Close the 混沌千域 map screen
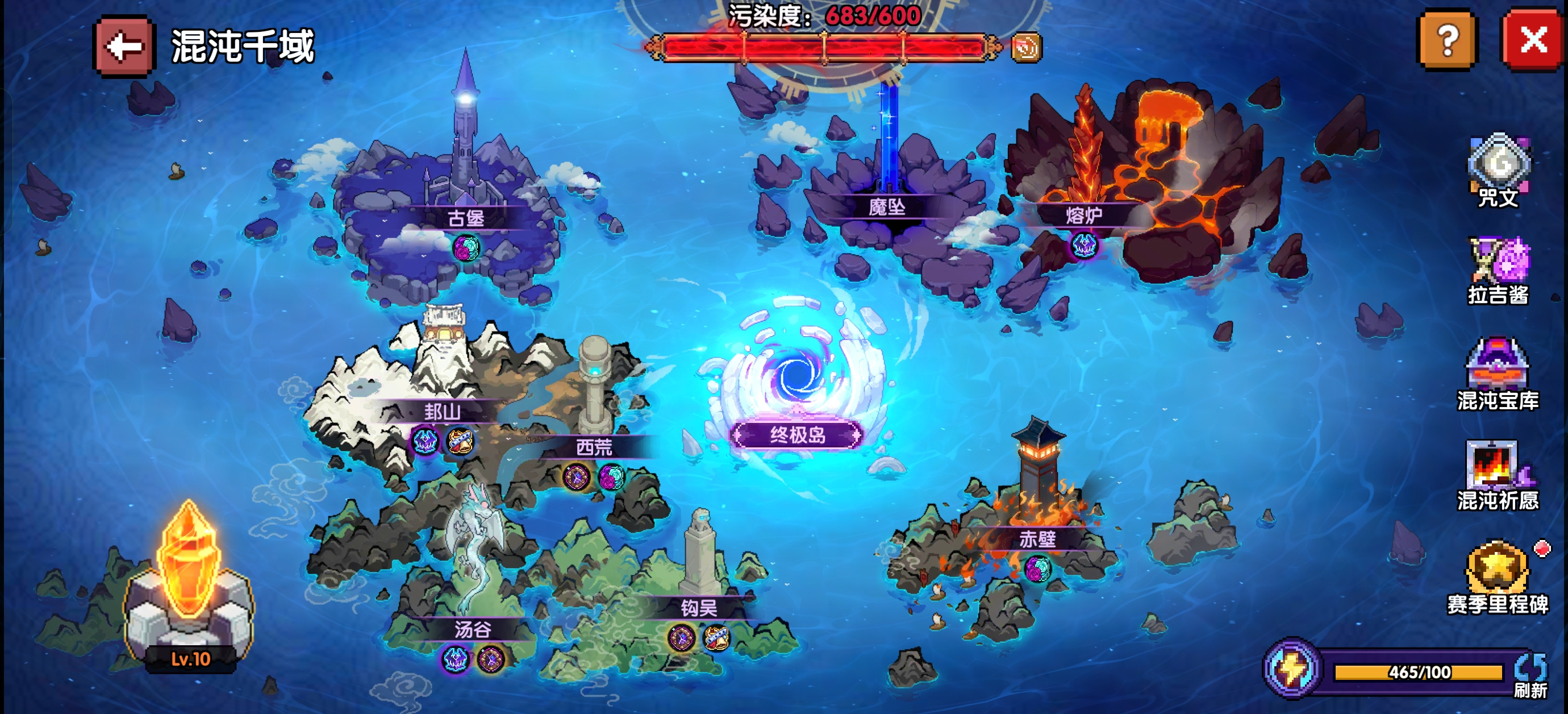The image size is (1568, 714). point(1533,41)
